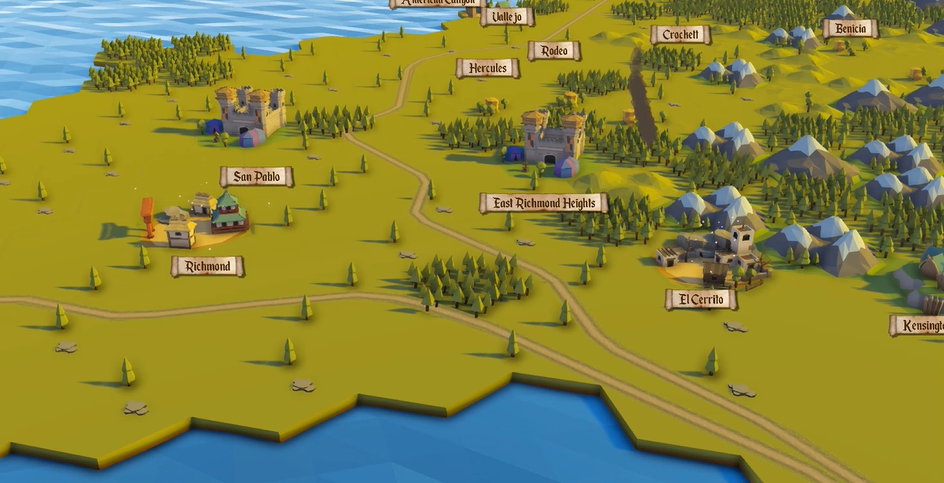944x483 pixels.
Task: Select the El Cerrito town banner
Action: tap(700, 299)
